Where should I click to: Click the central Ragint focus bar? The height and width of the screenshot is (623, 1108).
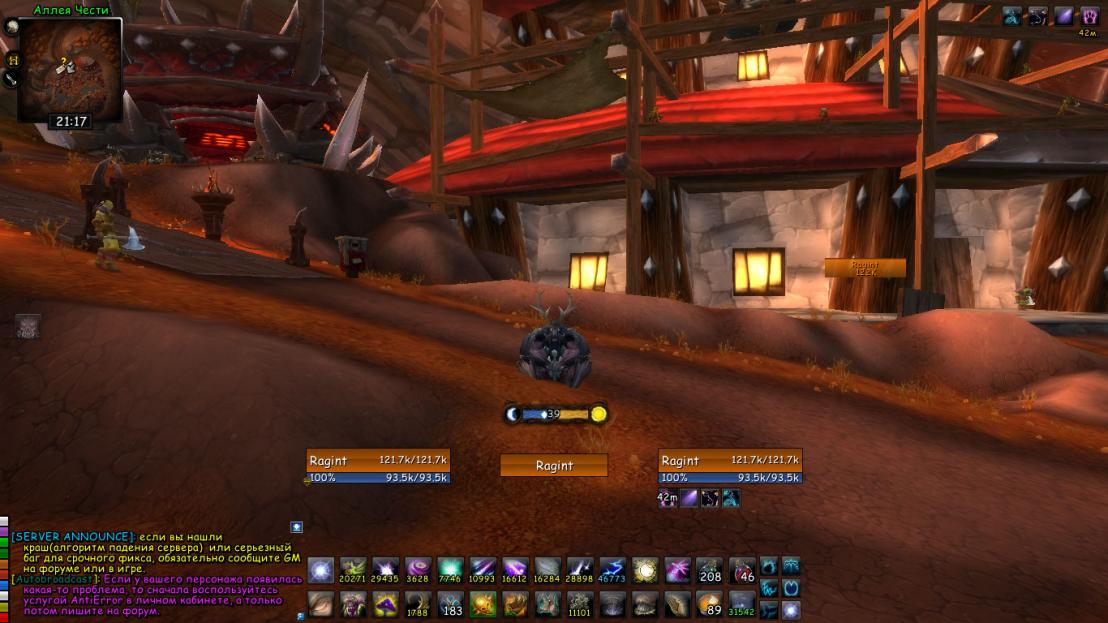pos(554,465)
